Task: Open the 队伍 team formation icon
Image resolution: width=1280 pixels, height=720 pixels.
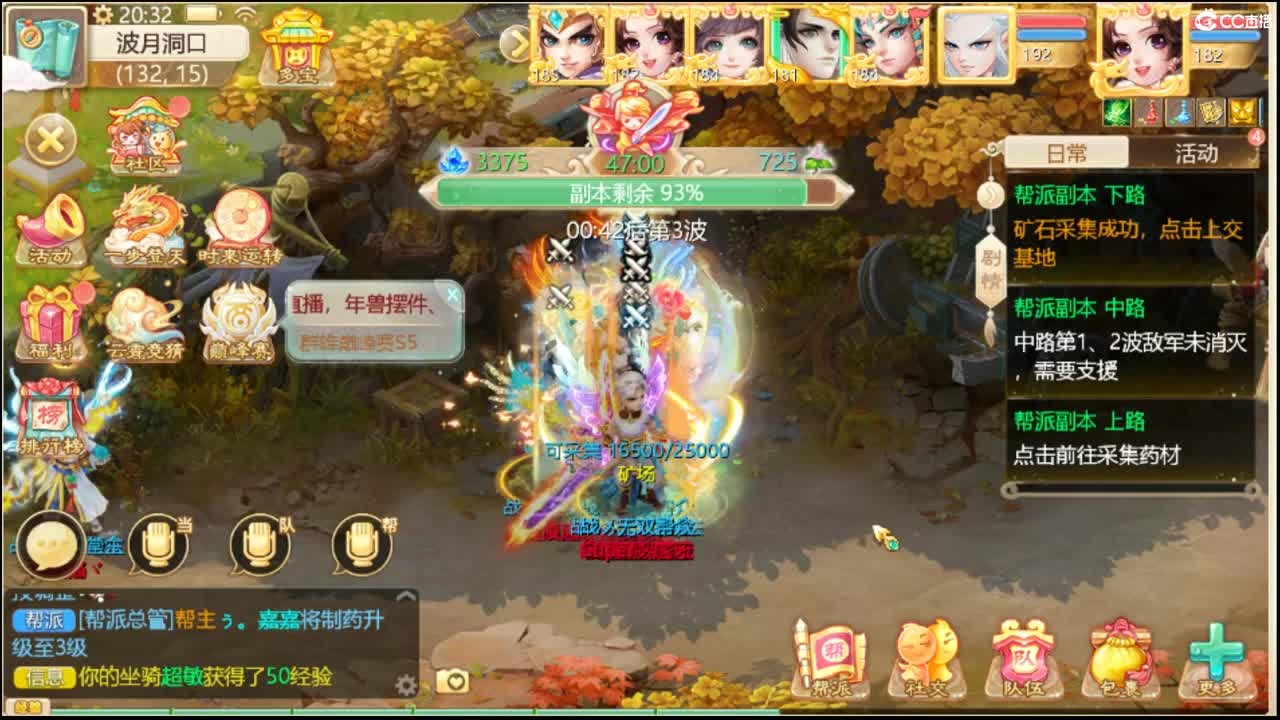Action: point(1022,655)
